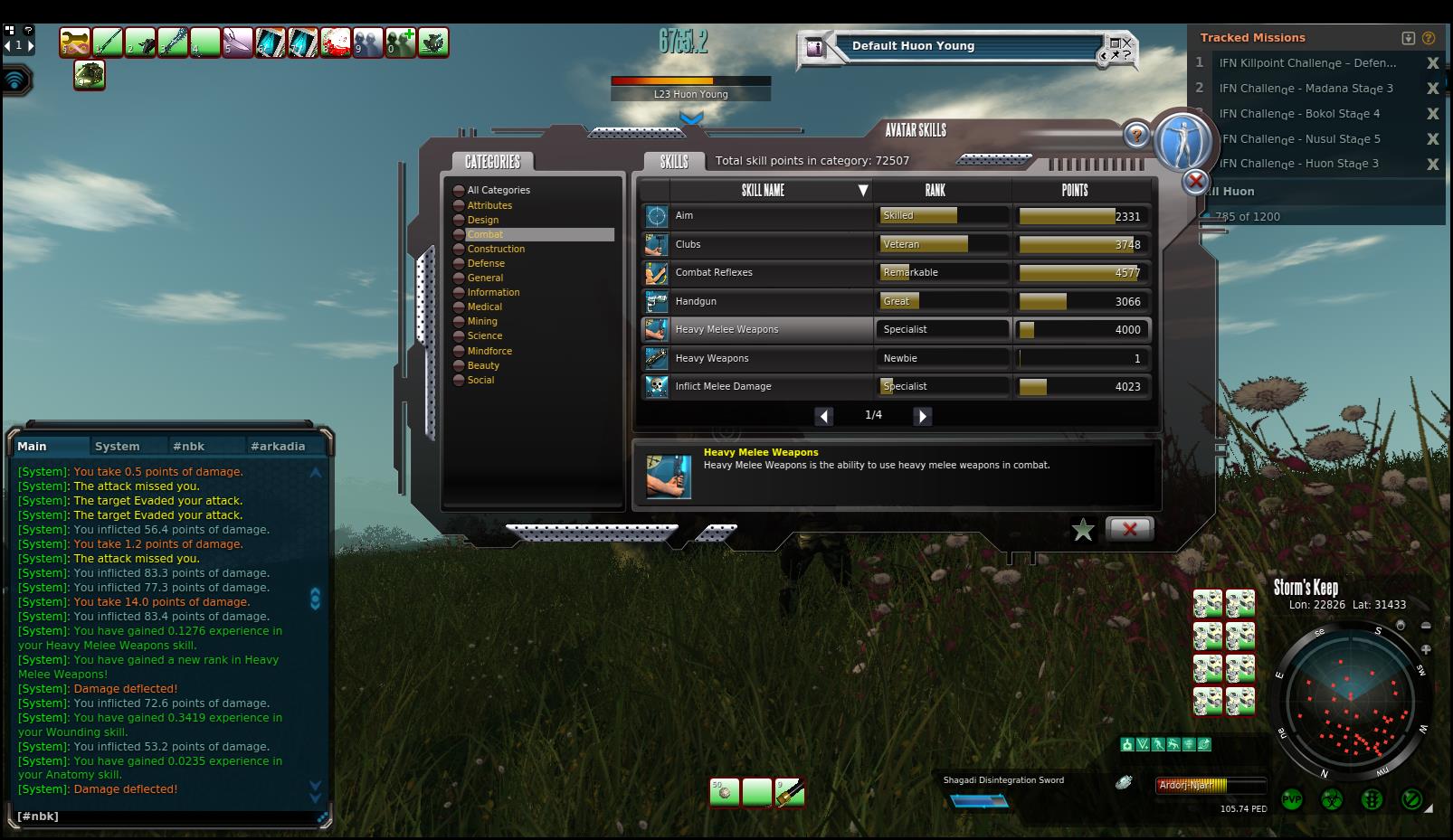Open the Avatar Skills help button
The width and height of the screenshot is (1453, 840).
point(1136,136)
